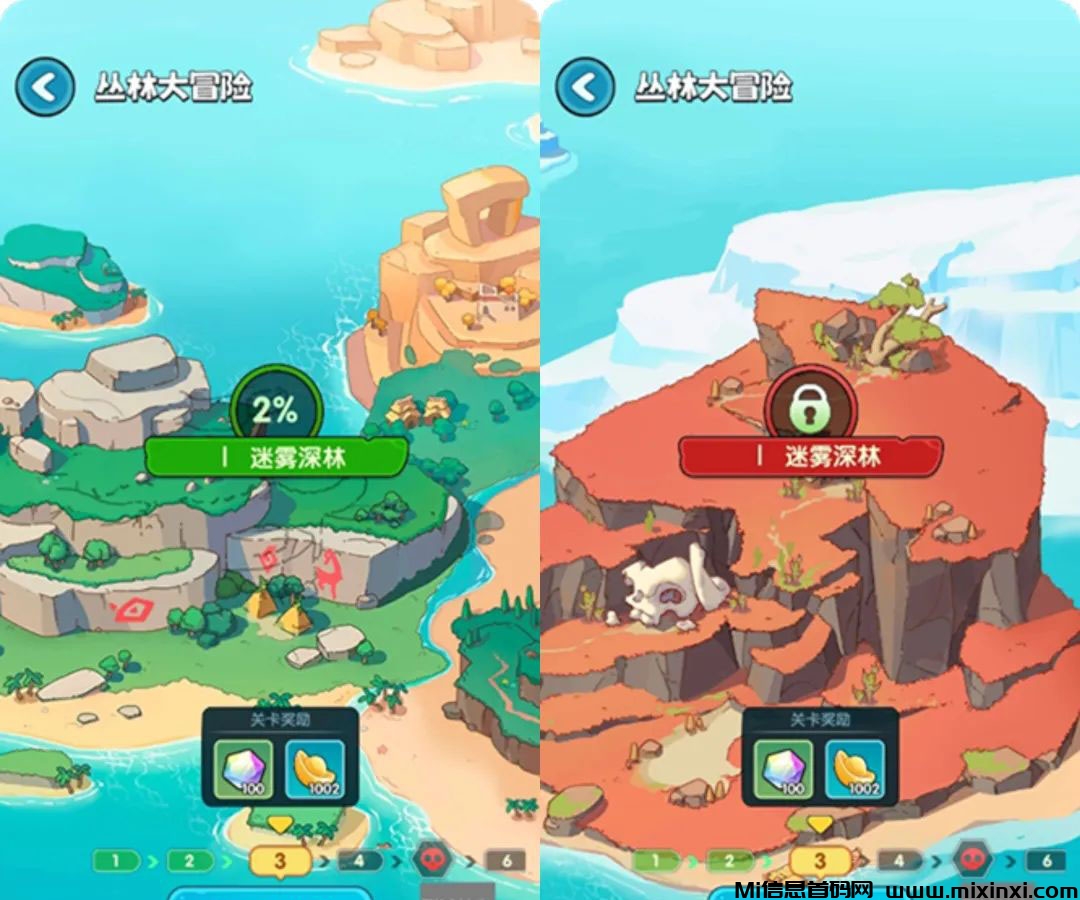Image resolution: width=1080 pixels, height=900 pixels.
Task: Select stage 6 node under the red island
Action: click(1046, 861)
